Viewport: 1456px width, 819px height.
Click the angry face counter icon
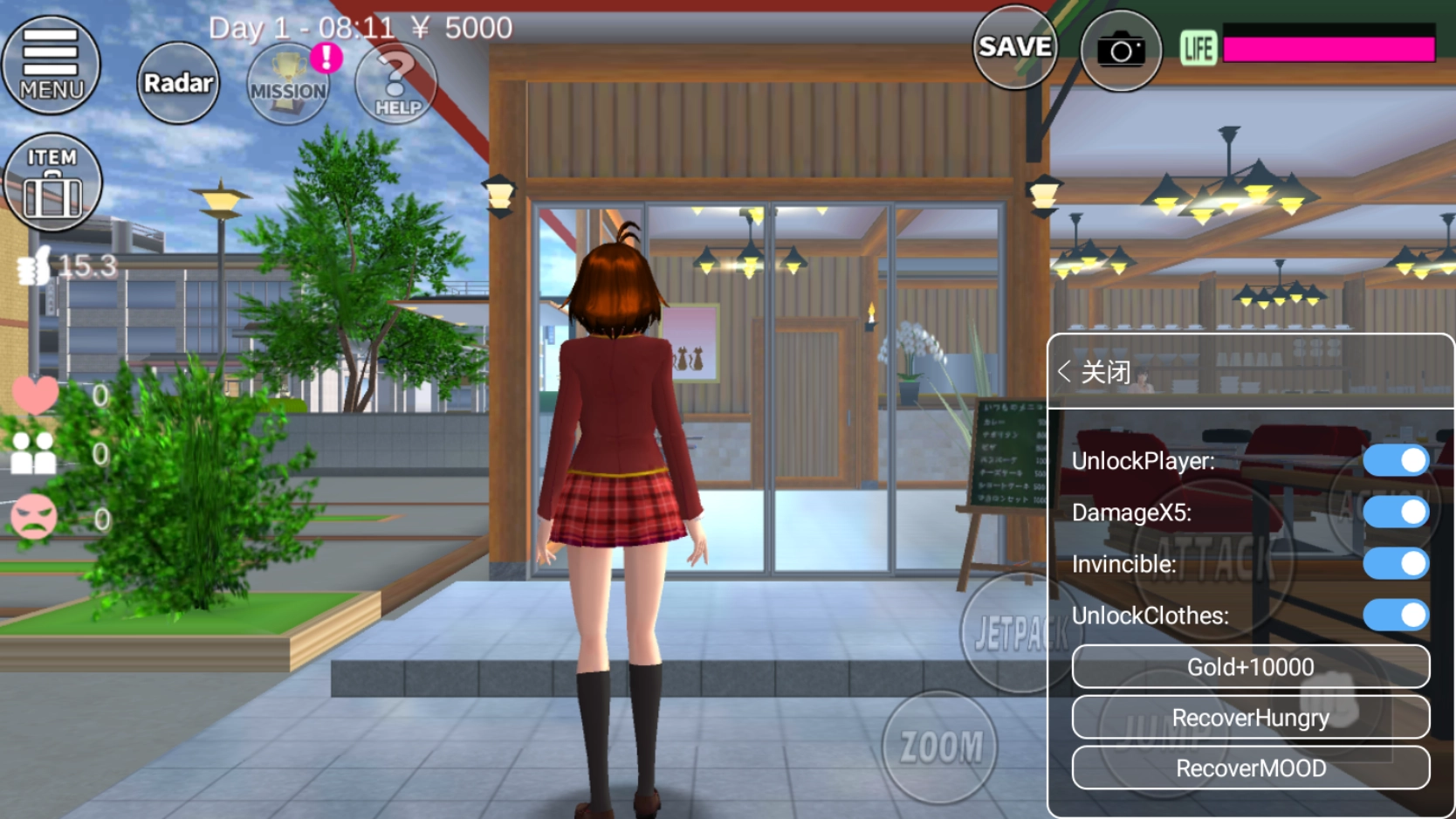point(36,514)
